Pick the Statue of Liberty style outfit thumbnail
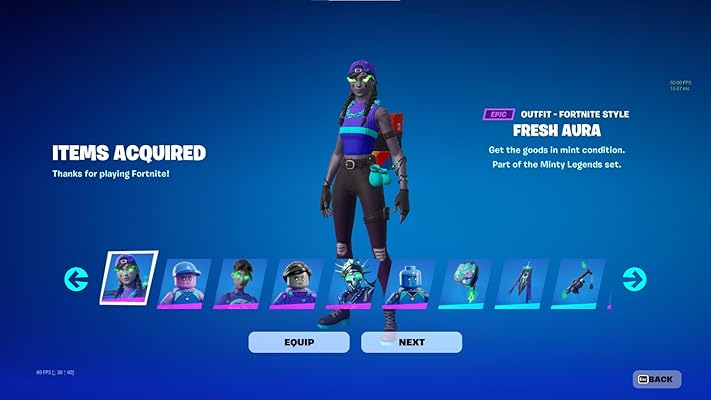Image resolution: width=711 pixels, height=400 pixels. click(354, 282)
